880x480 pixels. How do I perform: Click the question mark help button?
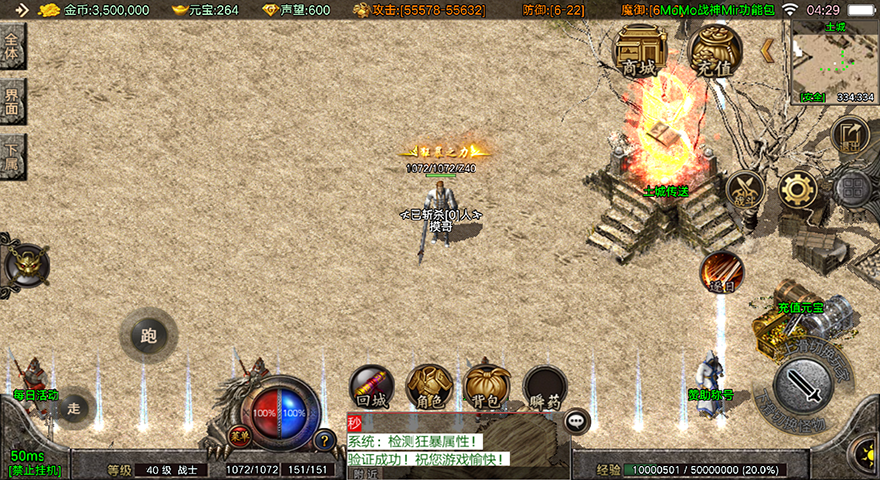(x=324, y=439)
